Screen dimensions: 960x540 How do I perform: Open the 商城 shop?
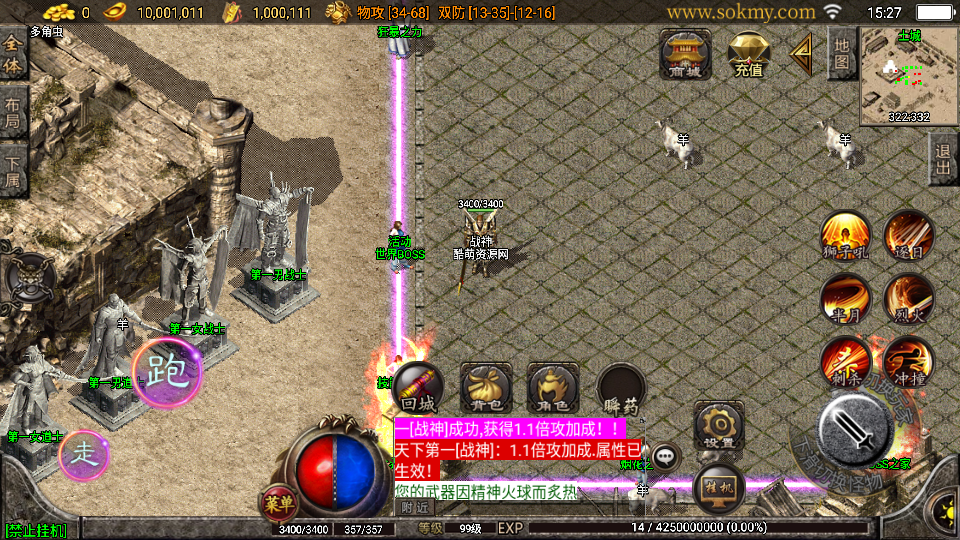(x=686, y=54)
